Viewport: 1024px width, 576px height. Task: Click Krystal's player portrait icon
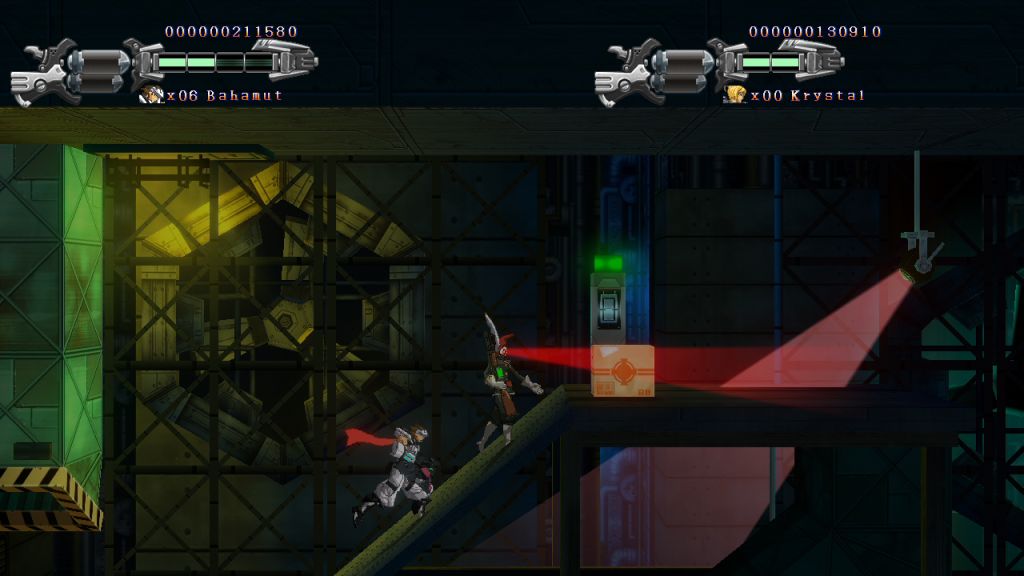click(x=736, y=95)
